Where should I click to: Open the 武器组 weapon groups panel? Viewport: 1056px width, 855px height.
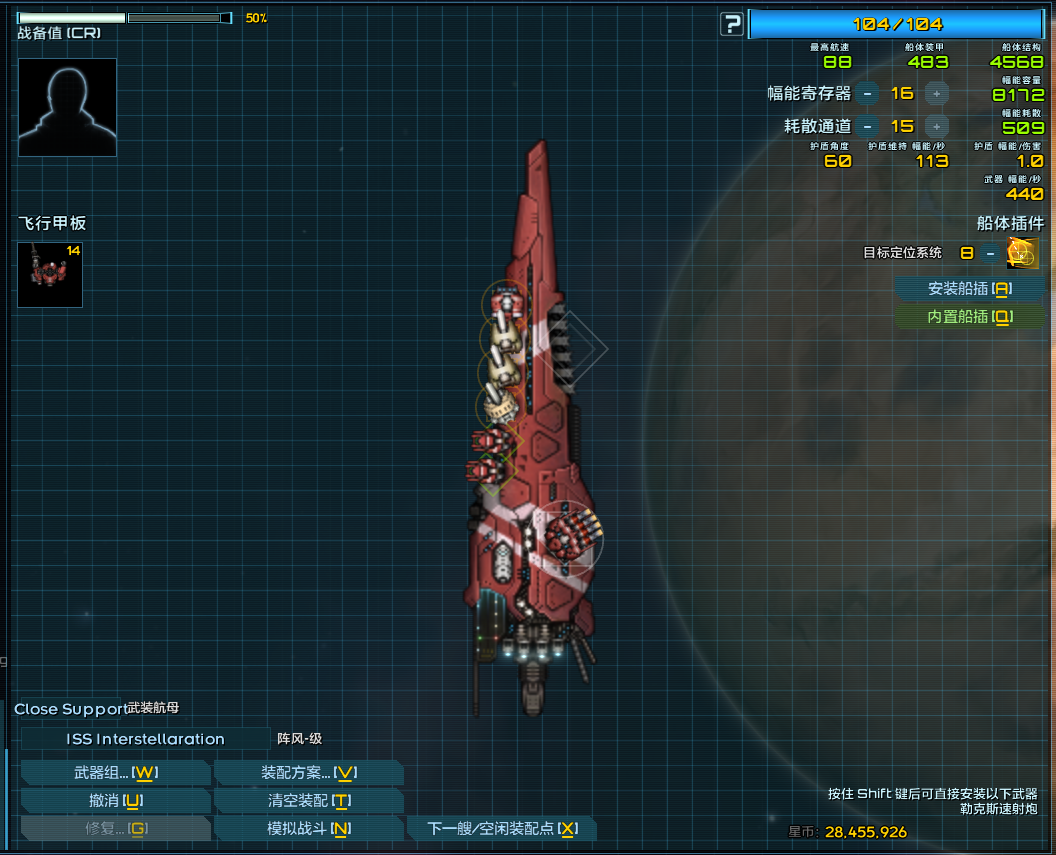point(115,773)
